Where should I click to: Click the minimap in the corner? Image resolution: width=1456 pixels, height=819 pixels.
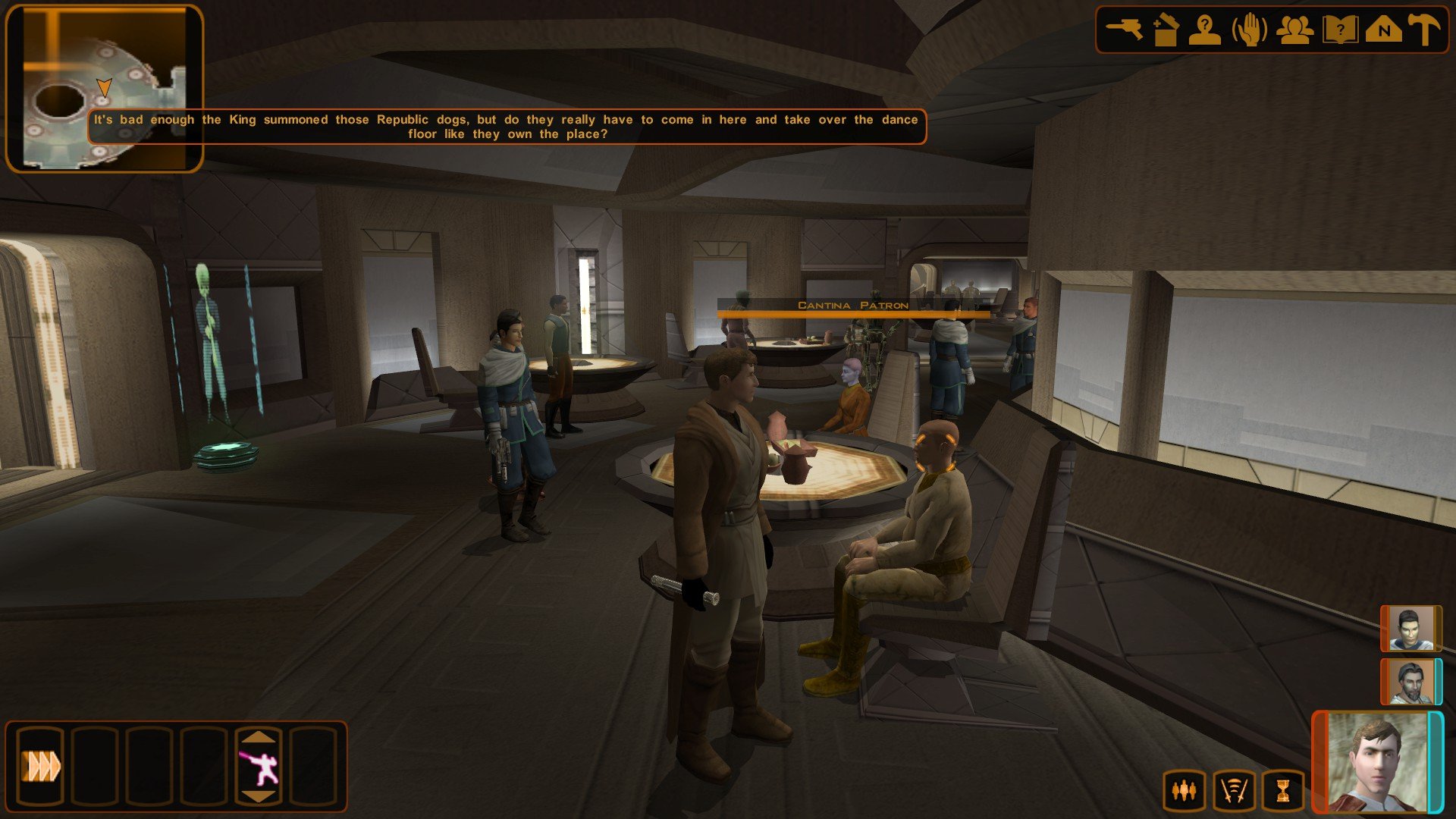[105, 88]
